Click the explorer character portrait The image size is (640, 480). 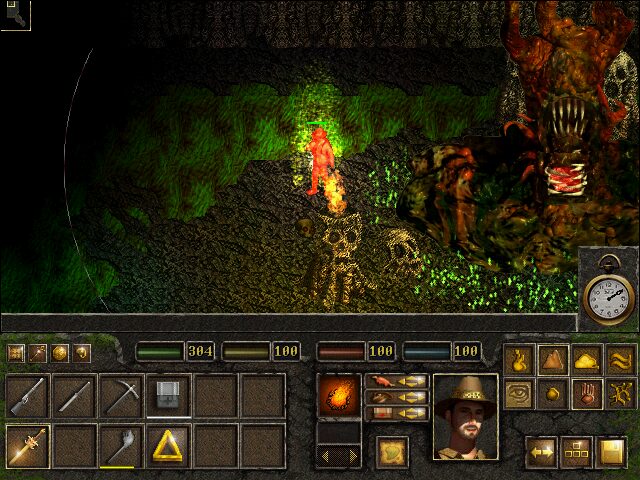point(465,417)
